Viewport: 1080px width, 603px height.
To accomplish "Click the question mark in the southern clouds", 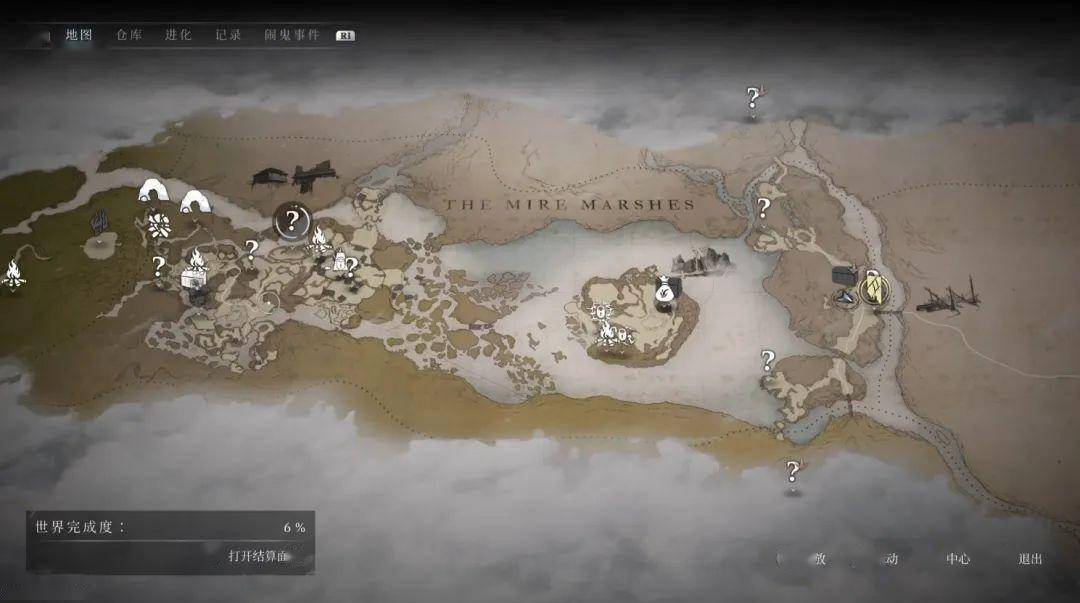I will coord(793,471).
